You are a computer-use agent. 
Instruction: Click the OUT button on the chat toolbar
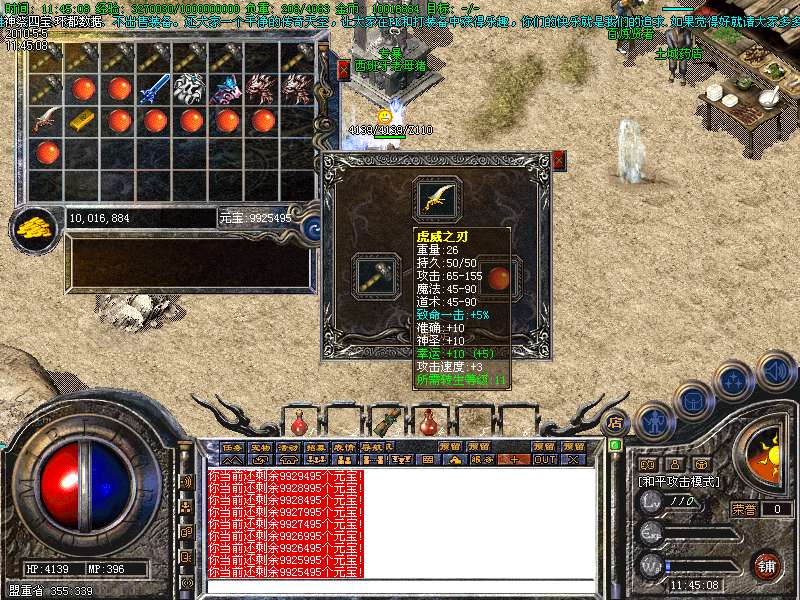544,459
